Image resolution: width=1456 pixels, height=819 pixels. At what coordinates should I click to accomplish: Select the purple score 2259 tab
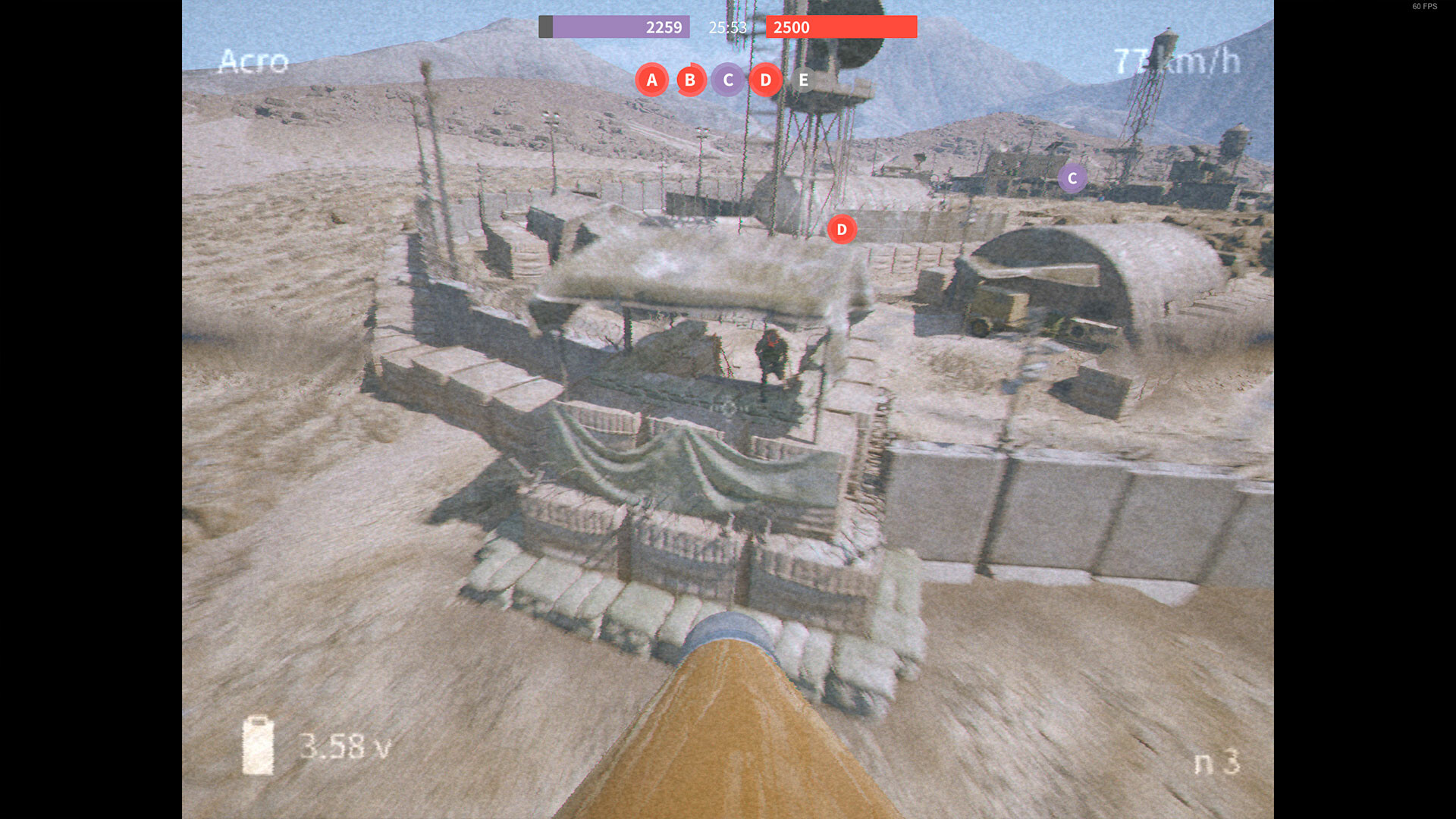click(x=664, y=27)
